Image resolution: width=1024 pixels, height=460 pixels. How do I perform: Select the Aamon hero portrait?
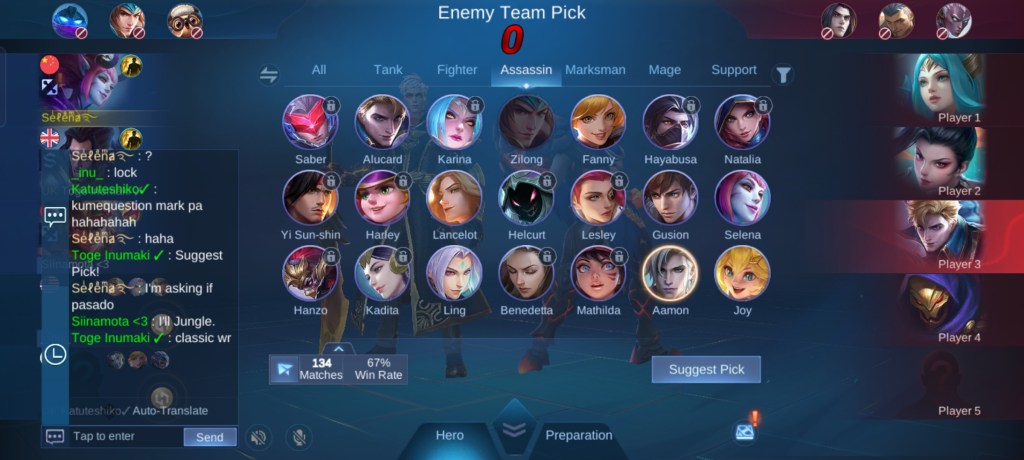(x=670, y=273)
